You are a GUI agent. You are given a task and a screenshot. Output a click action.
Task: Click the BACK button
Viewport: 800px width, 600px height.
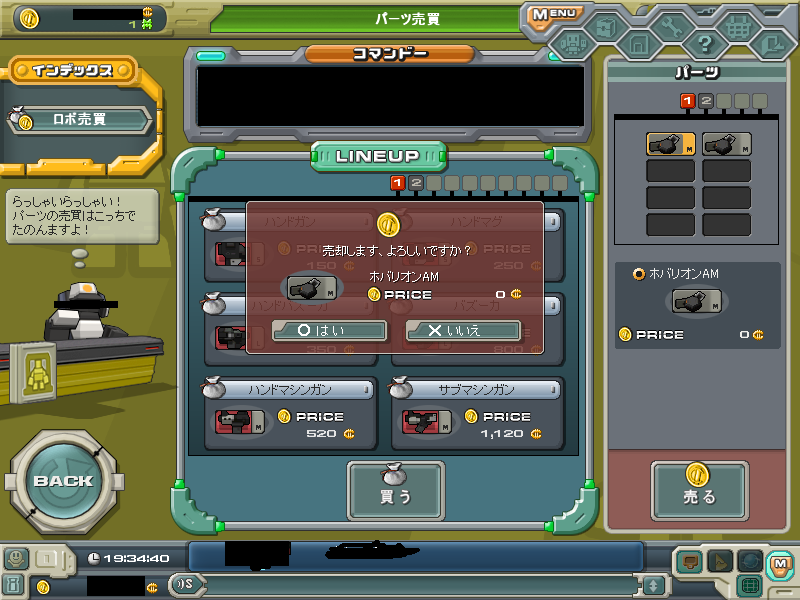point(62,481)
